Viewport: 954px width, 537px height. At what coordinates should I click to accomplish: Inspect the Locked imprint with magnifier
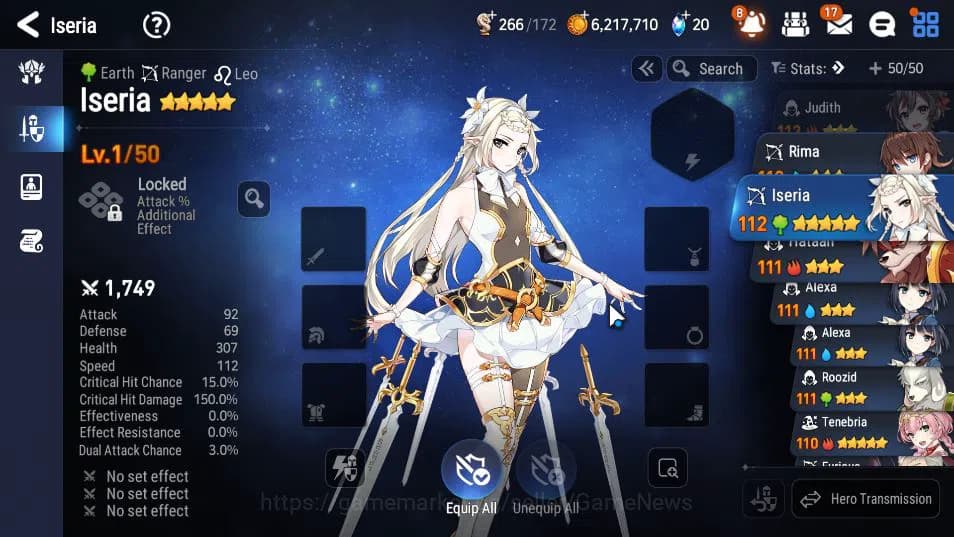click(254, 199)
